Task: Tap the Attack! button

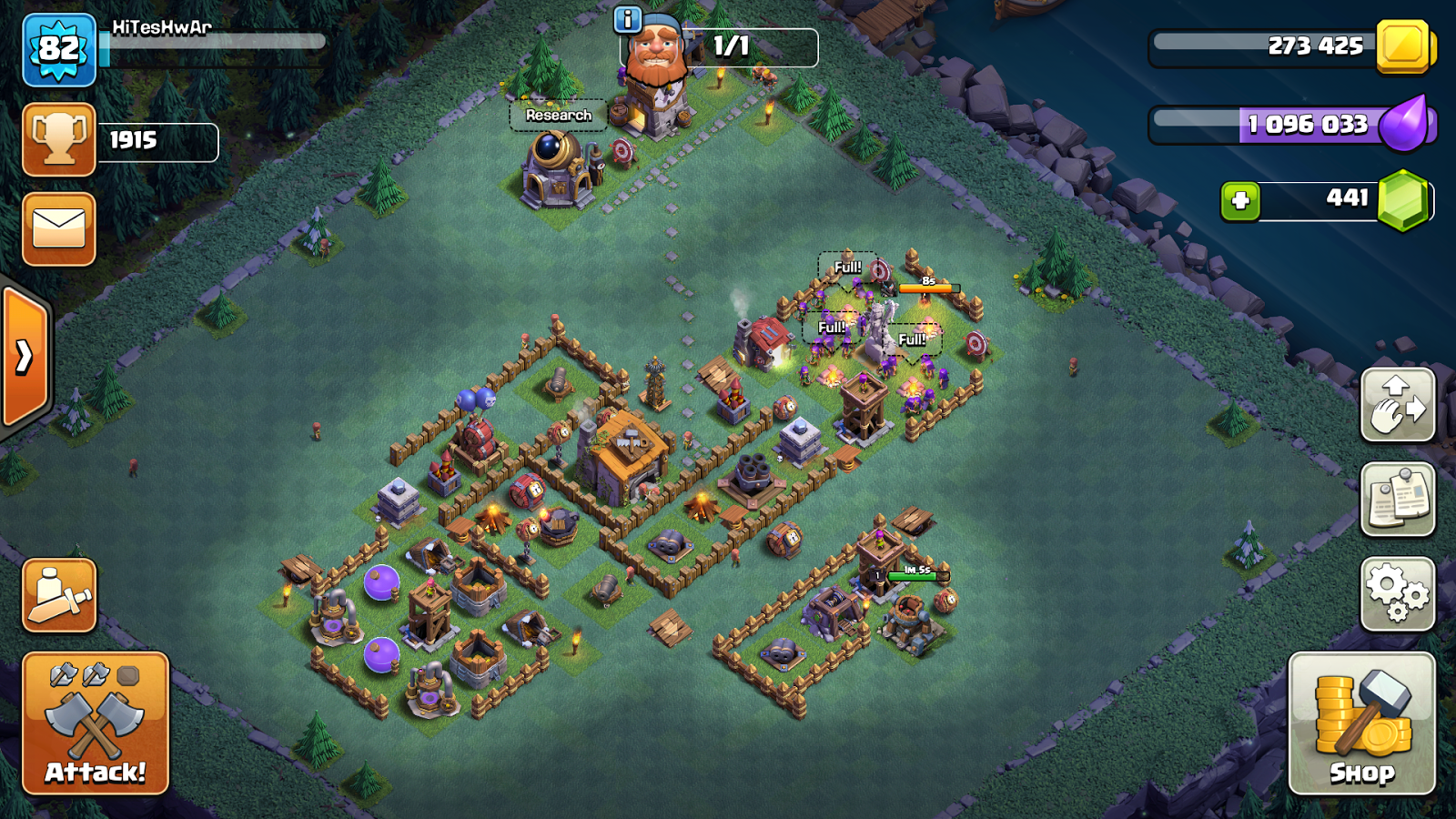Action: click(x=96, y=723)
